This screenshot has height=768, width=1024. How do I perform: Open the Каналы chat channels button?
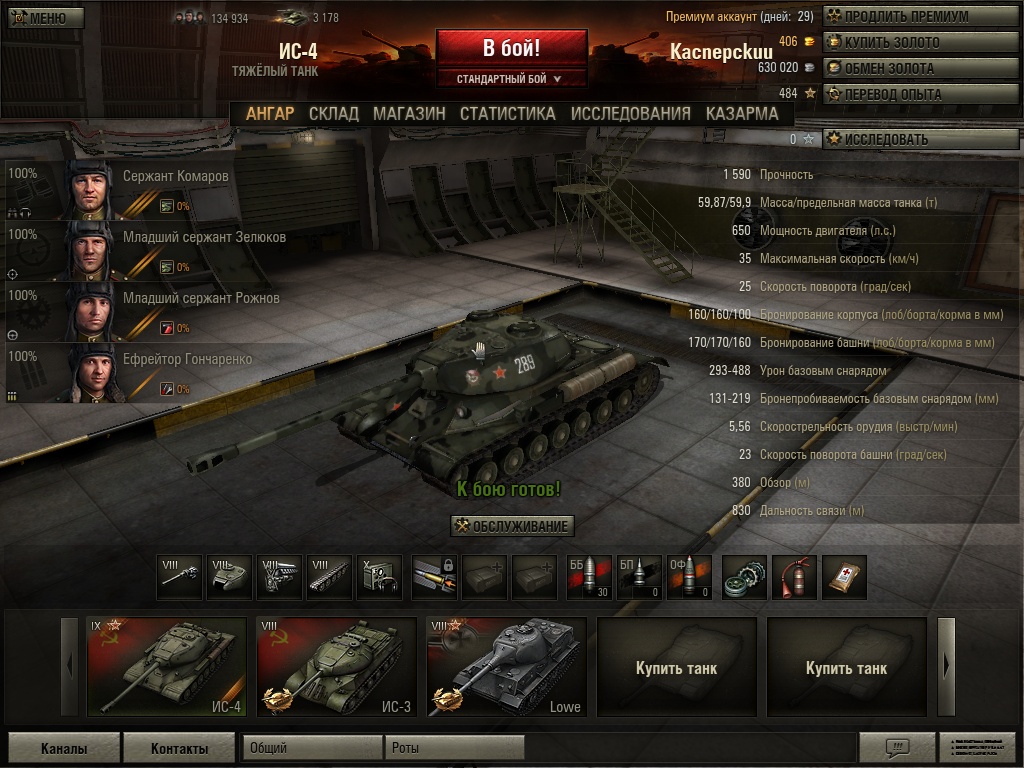click(64, 748)
